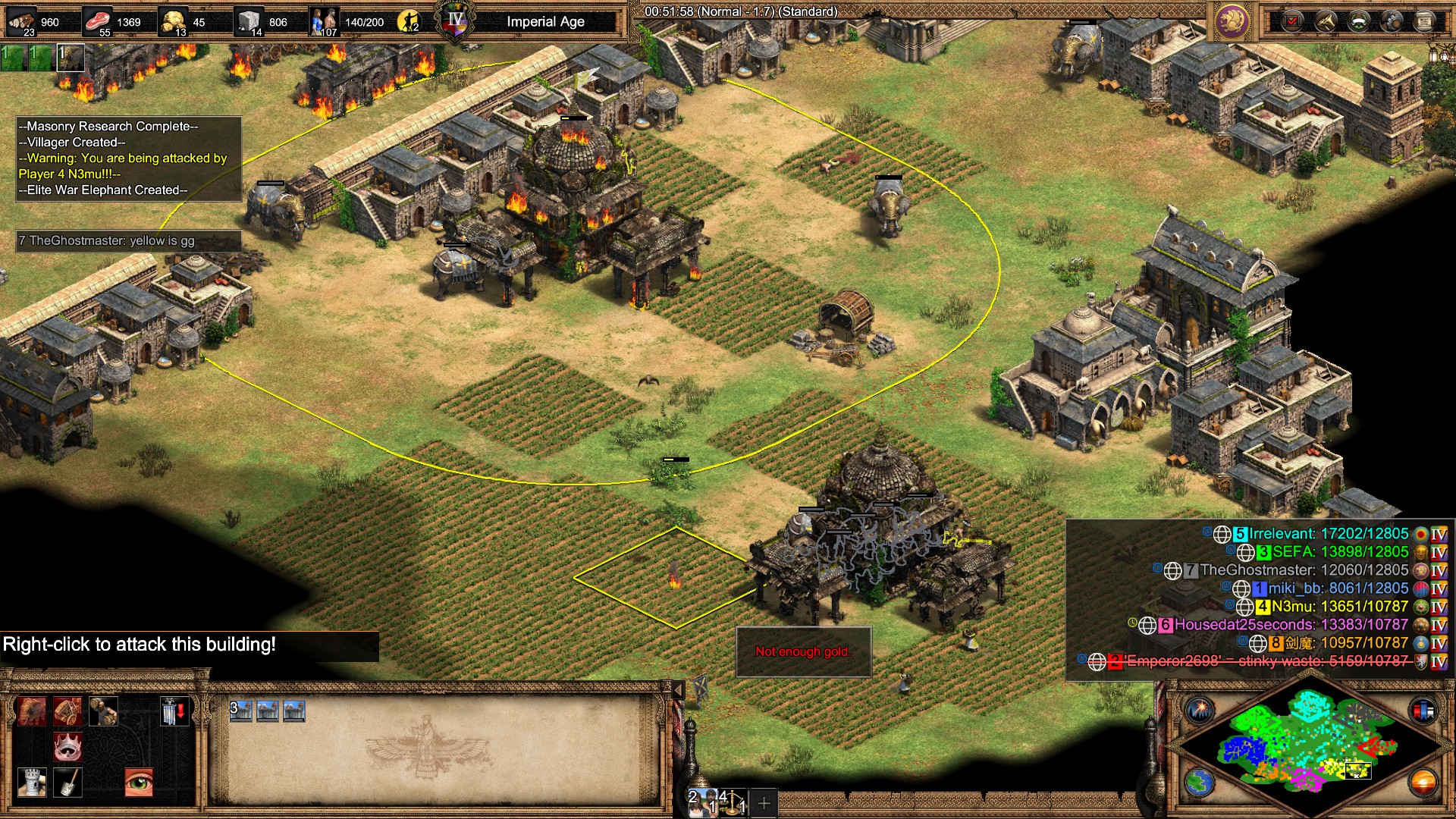This screenshot has height=819, width=1456.
Task: Research the shovel technology icon
Action: (67, 783)
